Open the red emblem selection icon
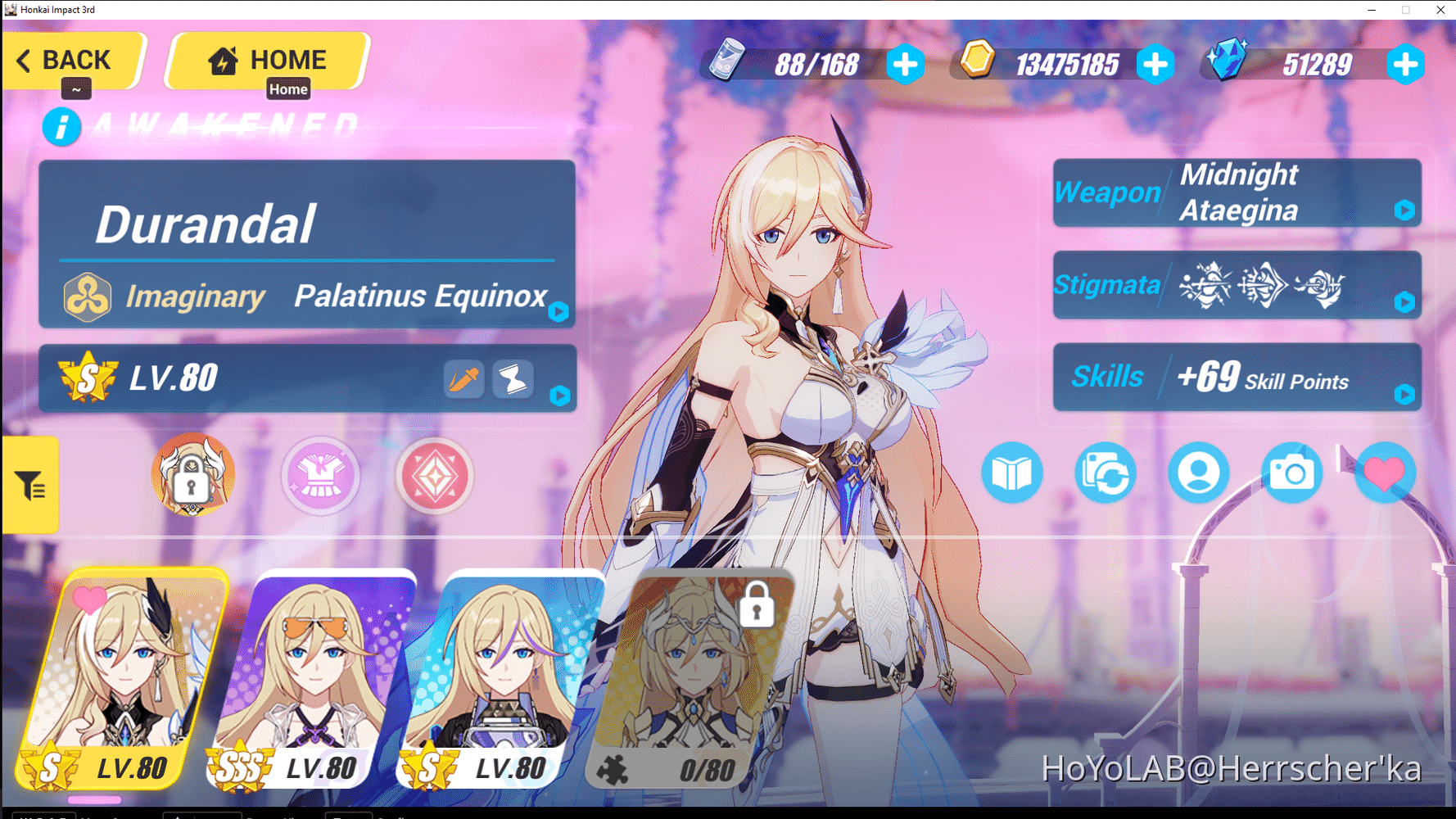 (435, 476)
